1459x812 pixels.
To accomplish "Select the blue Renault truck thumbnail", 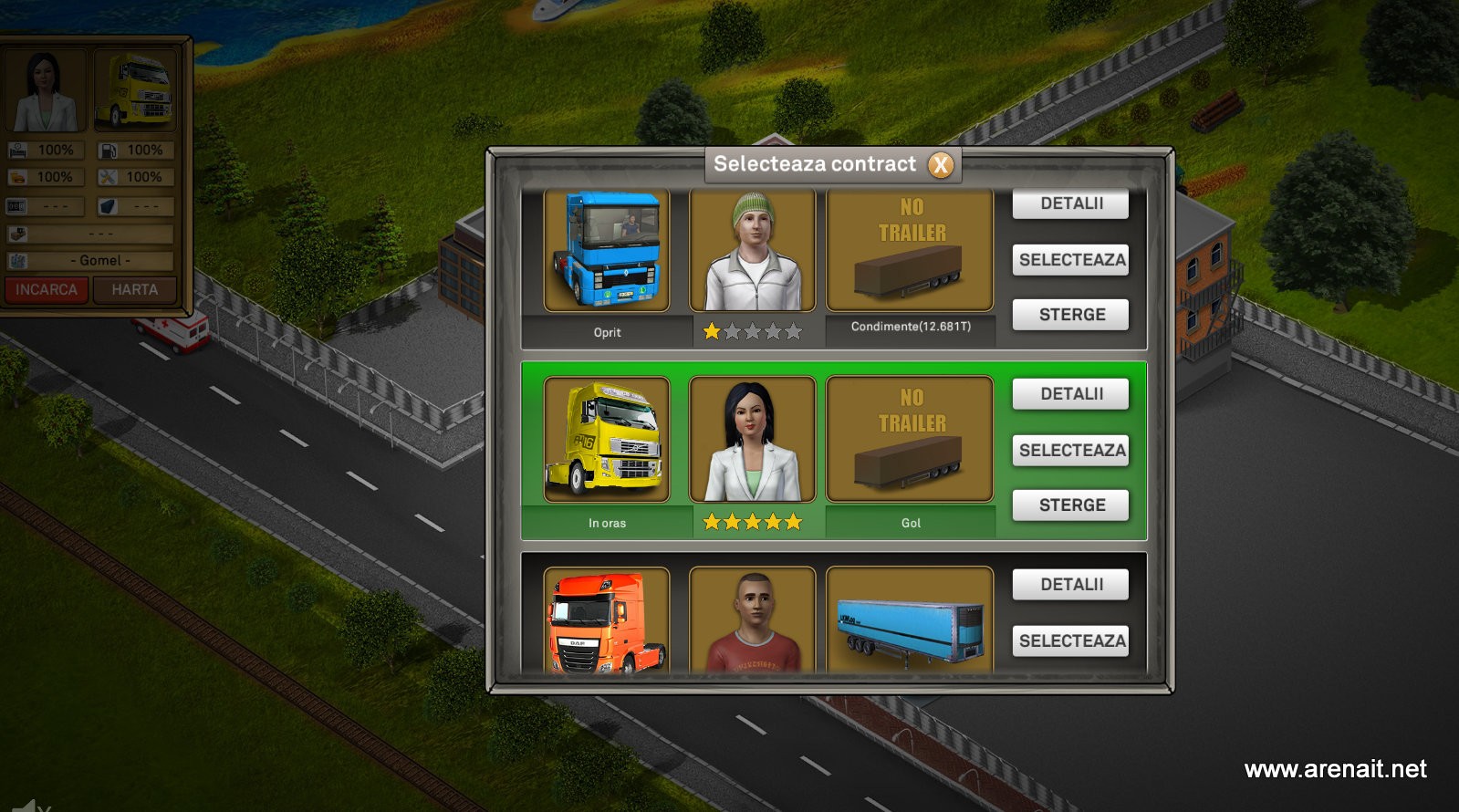I will [x=607, y=250].
